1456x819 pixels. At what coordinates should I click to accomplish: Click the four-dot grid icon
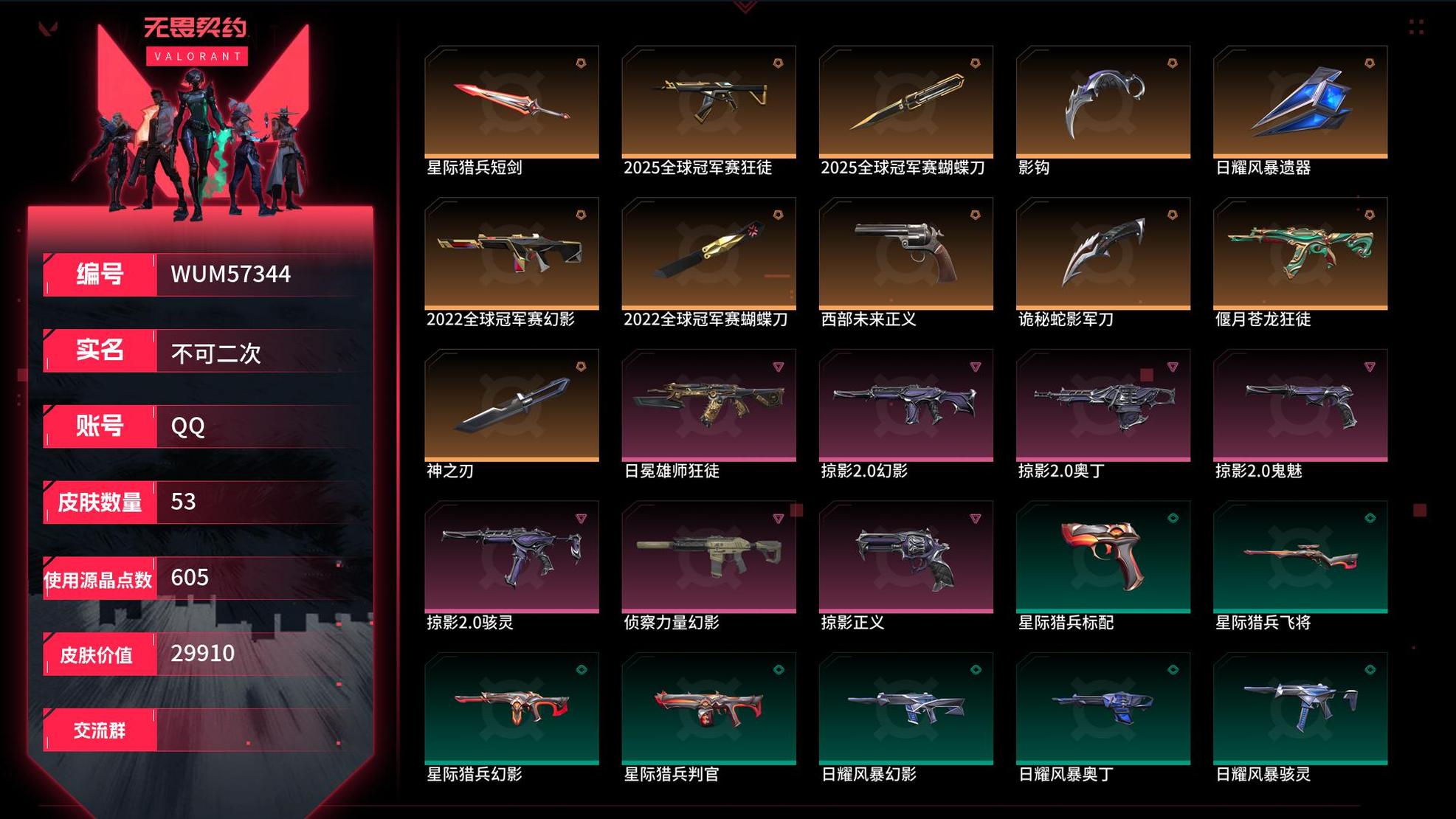tap(1415, 27)
